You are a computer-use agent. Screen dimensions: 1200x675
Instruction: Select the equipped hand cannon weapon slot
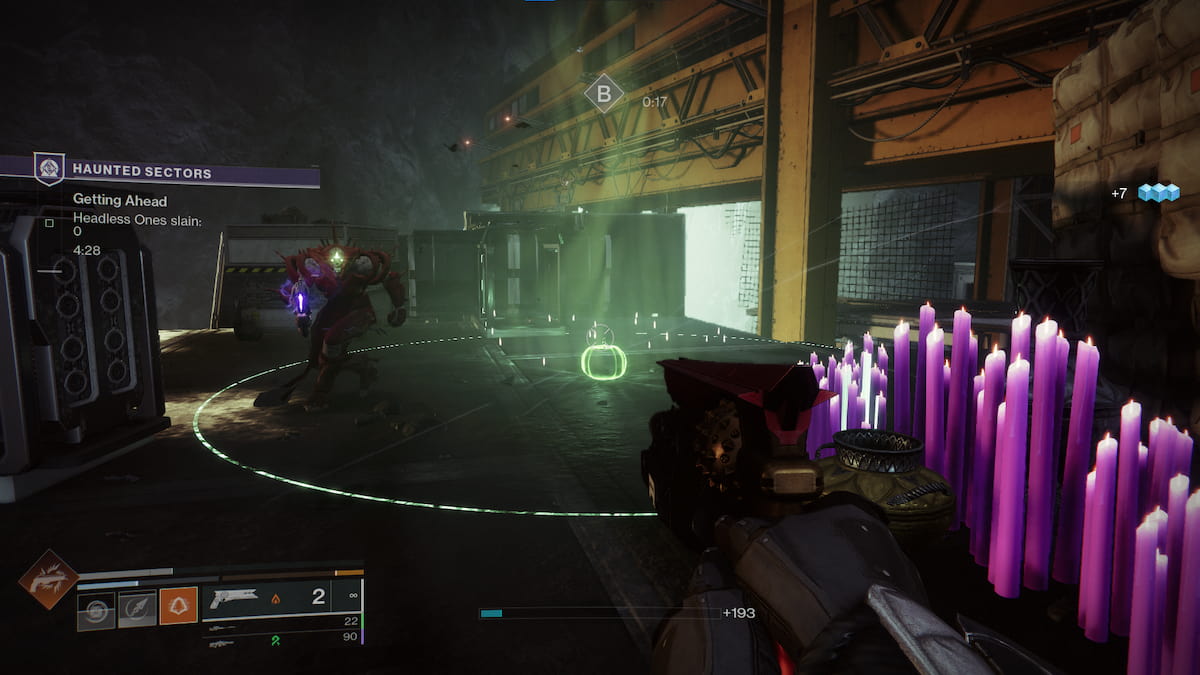pyautogui.click(x=281, y=598)
